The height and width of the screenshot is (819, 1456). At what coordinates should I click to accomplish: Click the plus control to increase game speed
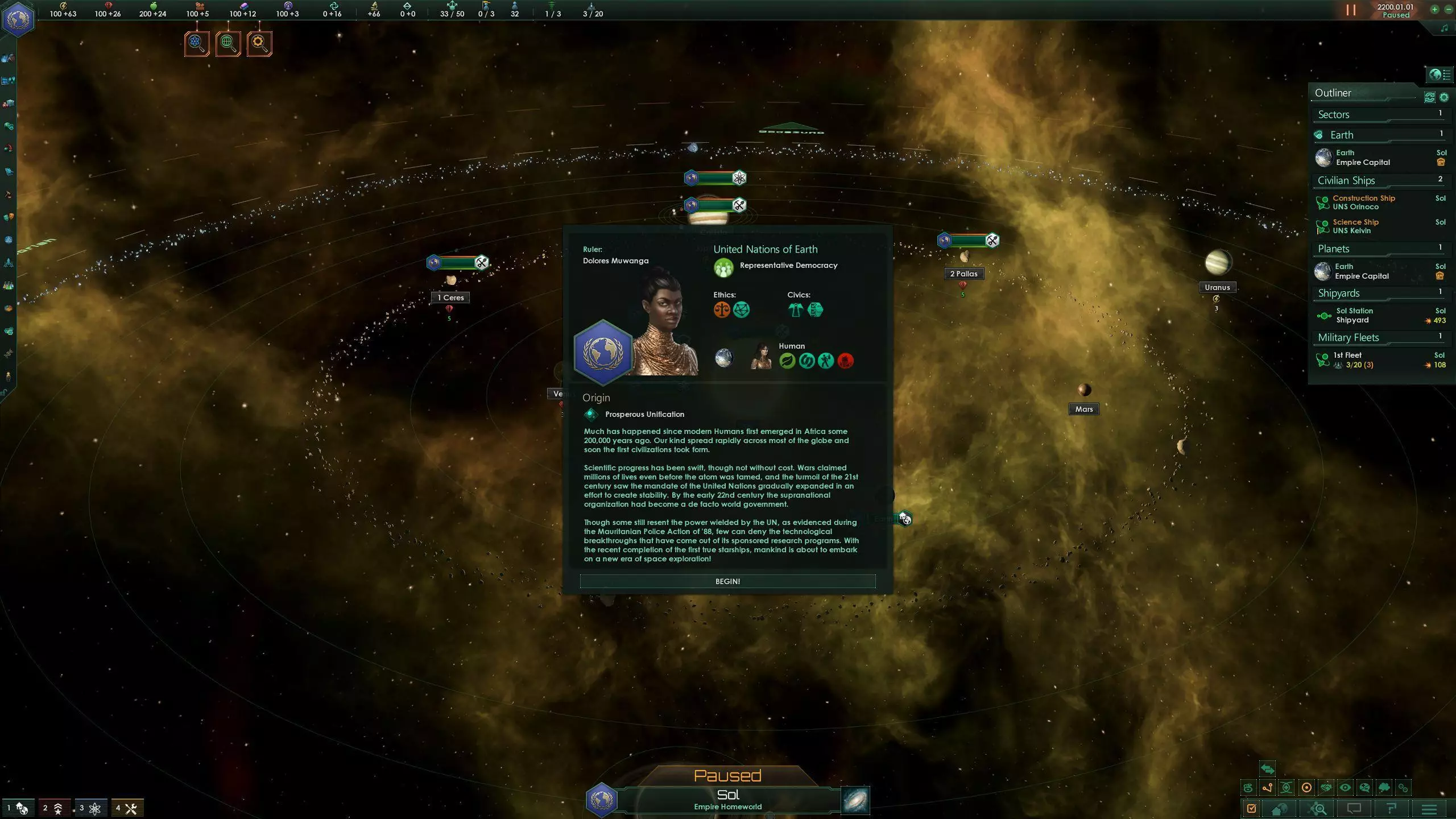coord(1434,10)
